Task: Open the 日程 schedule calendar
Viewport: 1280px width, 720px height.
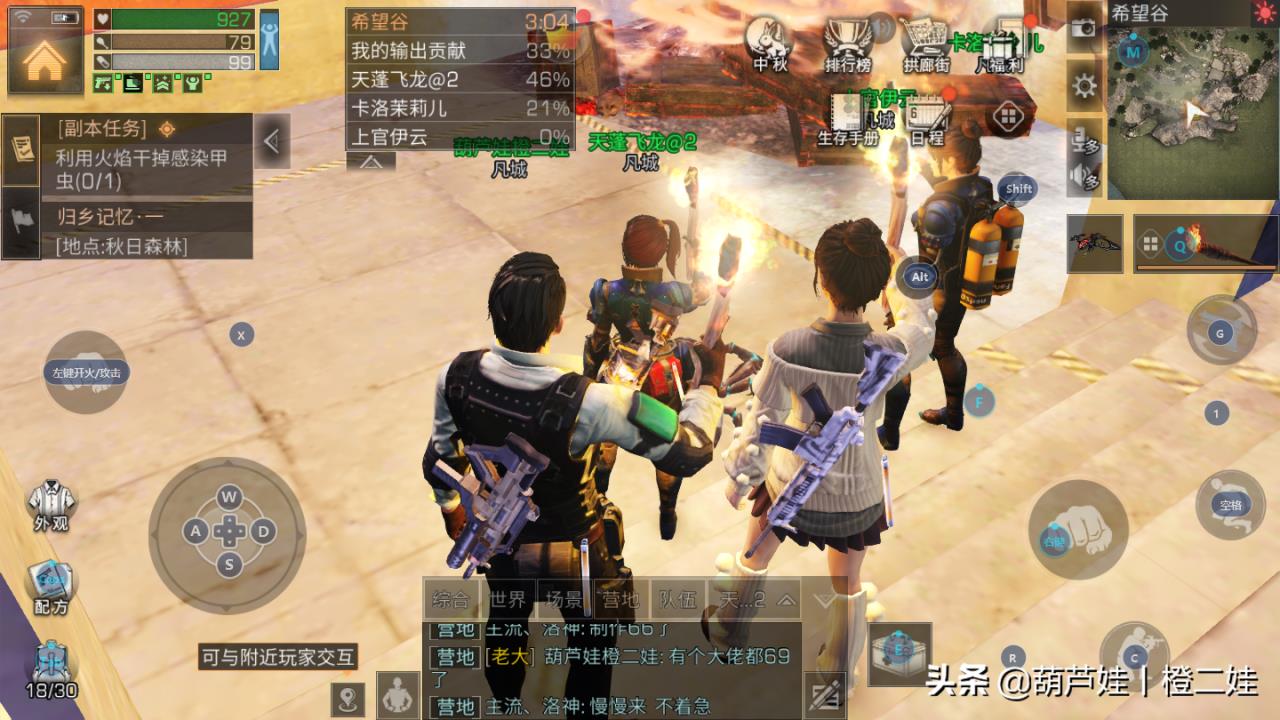Action: coord(927,119)
